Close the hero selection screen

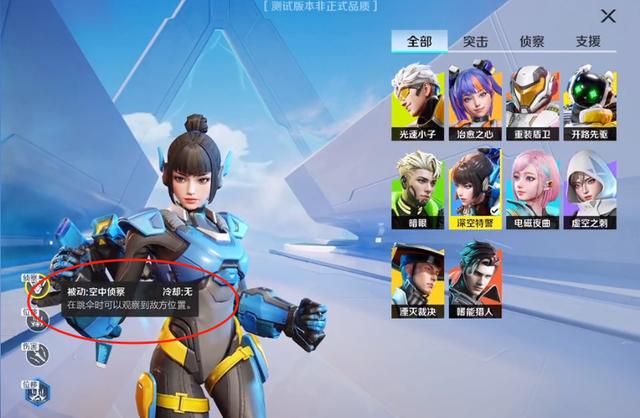tap(608, 16)
